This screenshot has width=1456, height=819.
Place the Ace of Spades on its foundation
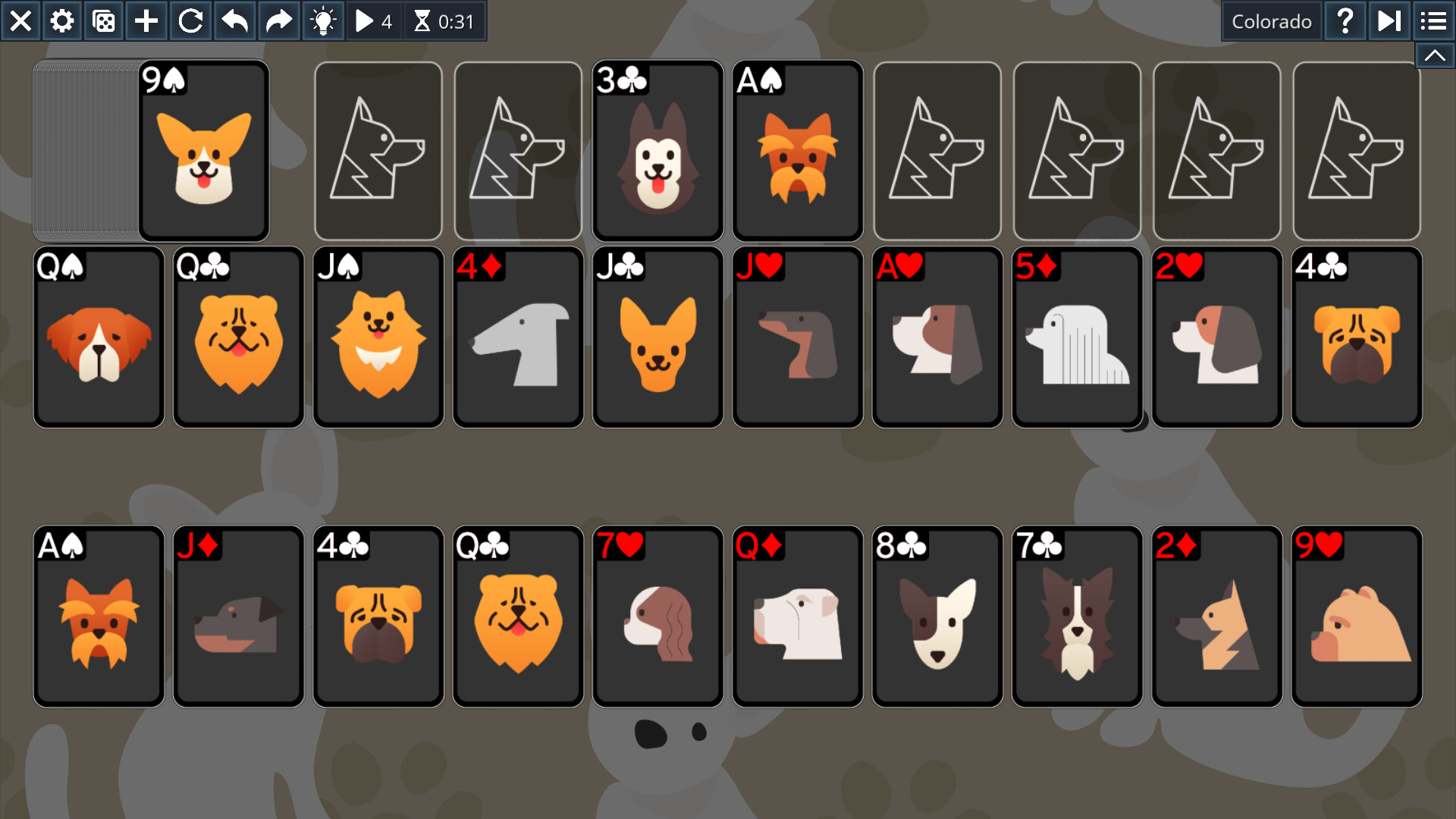(x=99, y=616)
